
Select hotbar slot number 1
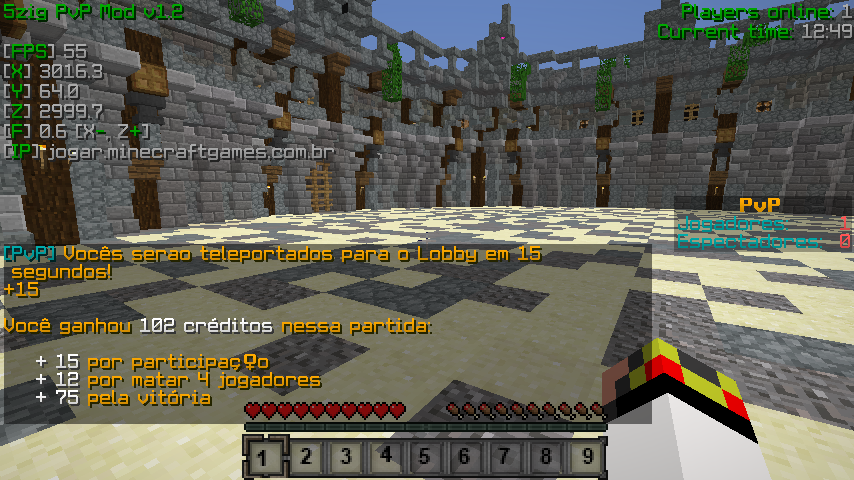[x=265, y=458]
